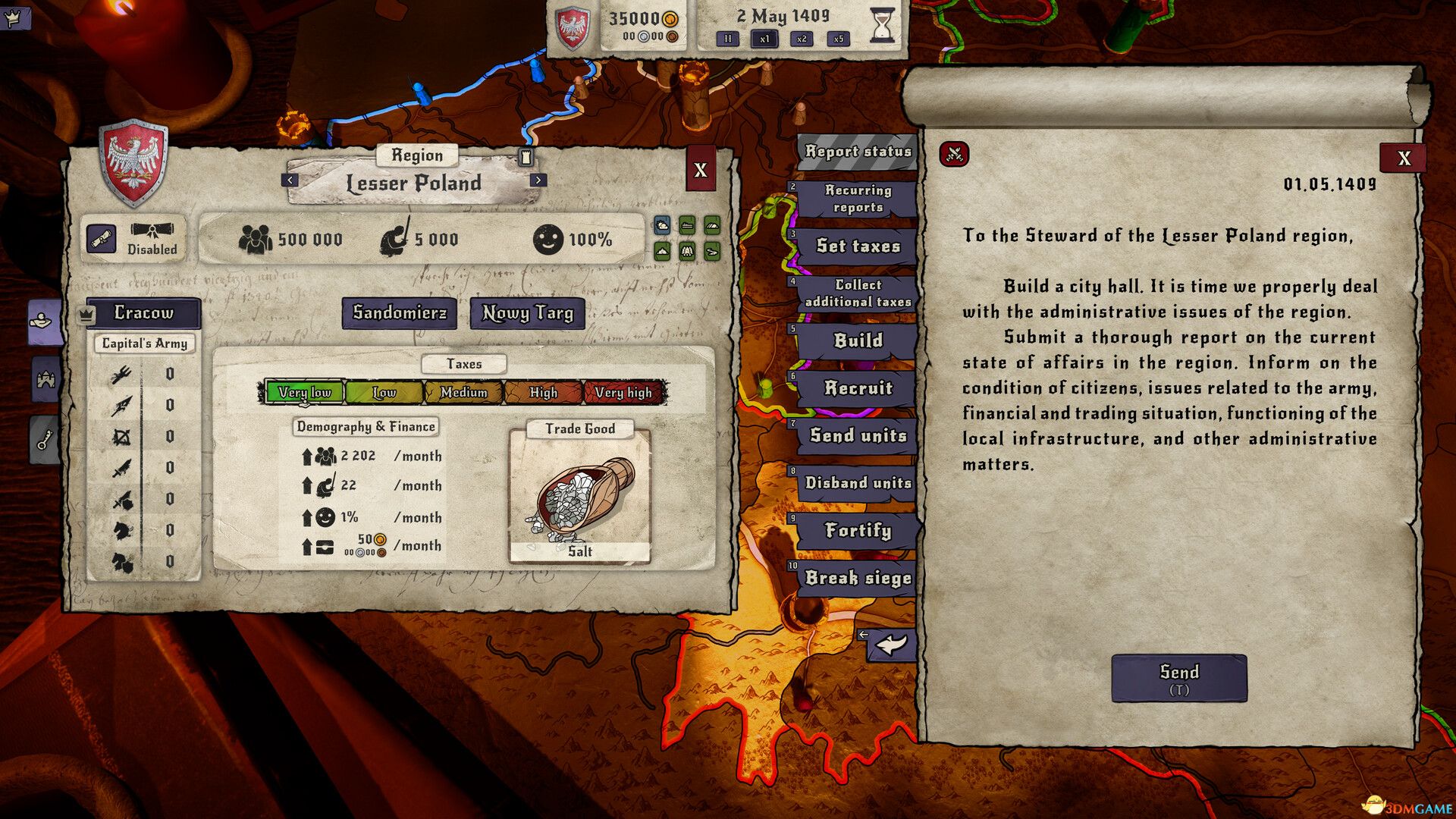Select the Cracow capital tab
The width and height of the screenshot is (1456, 819).
[x=143, y=312]
